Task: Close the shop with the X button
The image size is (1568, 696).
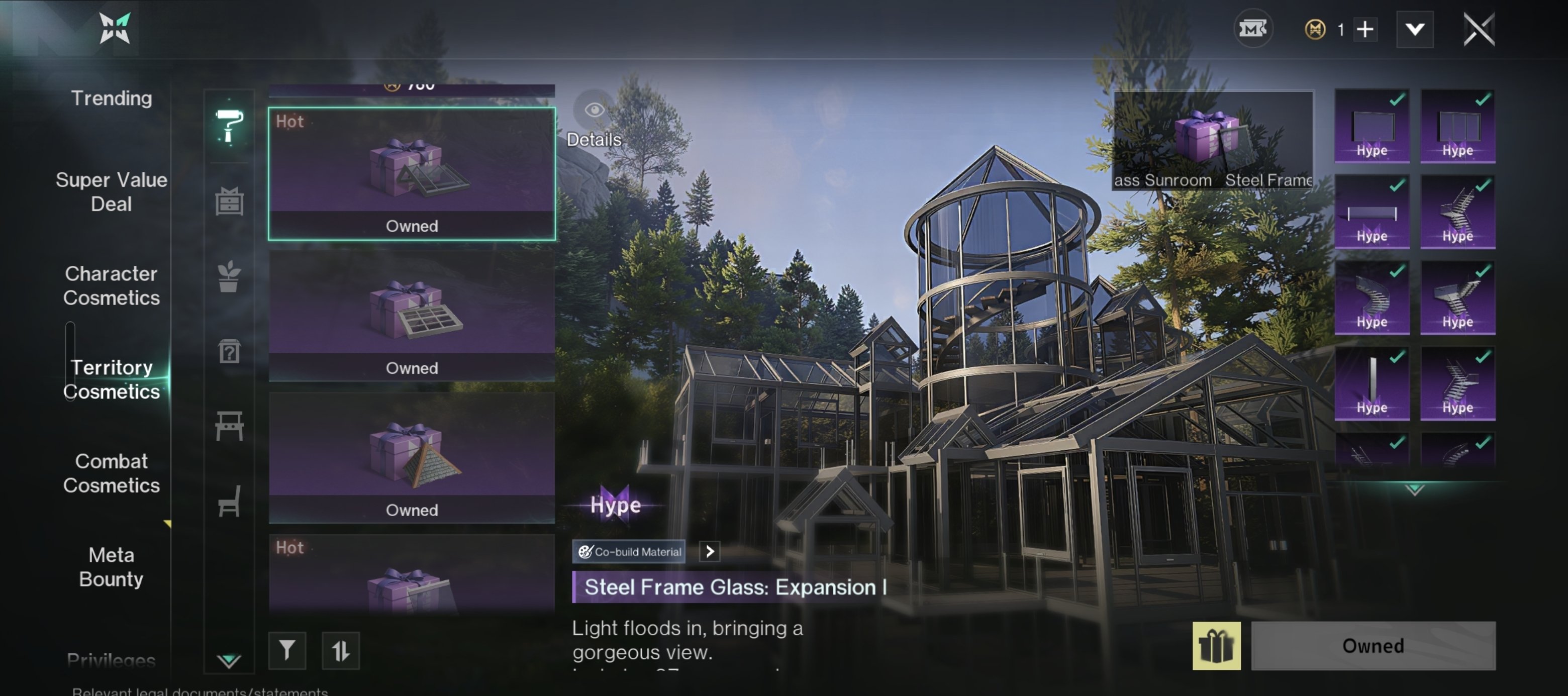Action: tap(1479, 29)
